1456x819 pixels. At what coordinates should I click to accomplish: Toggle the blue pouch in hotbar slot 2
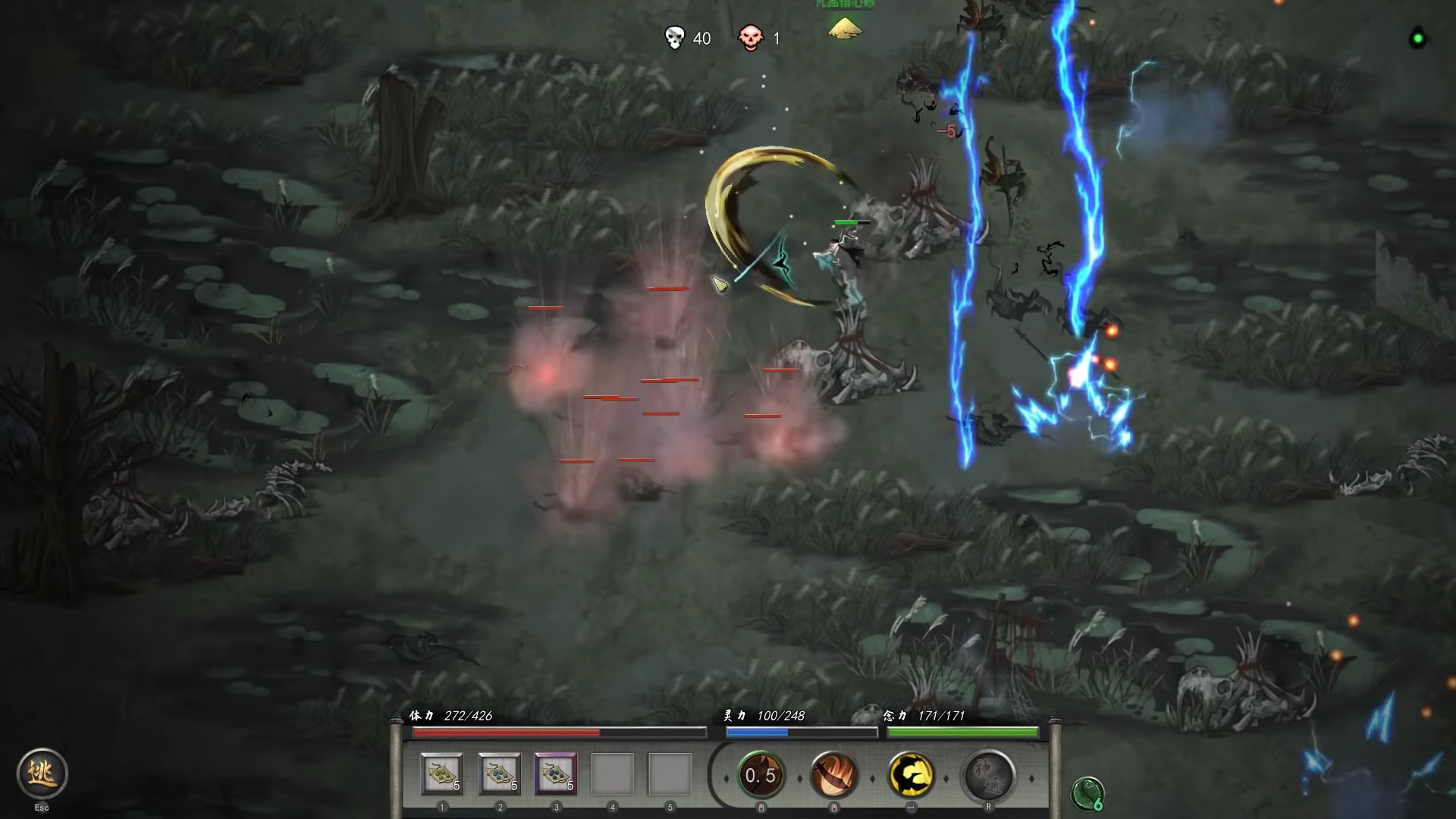click(500, 773)
